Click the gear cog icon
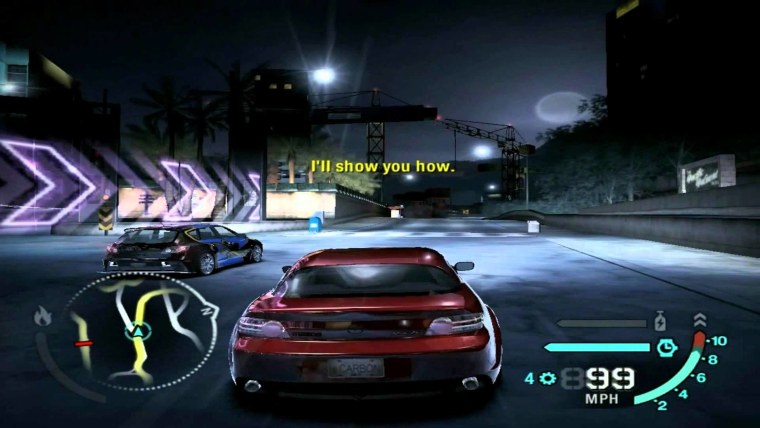This screenshot has width=760, height=428. coord(546,378)
